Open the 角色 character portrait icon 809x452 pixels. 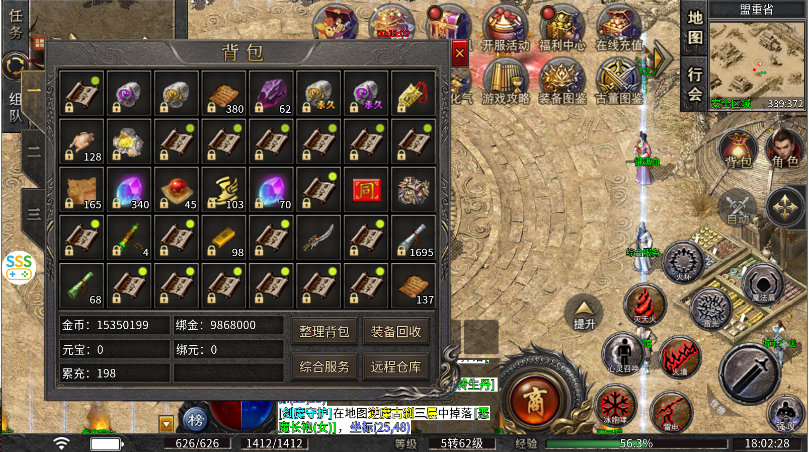click(x=784, y=150)
